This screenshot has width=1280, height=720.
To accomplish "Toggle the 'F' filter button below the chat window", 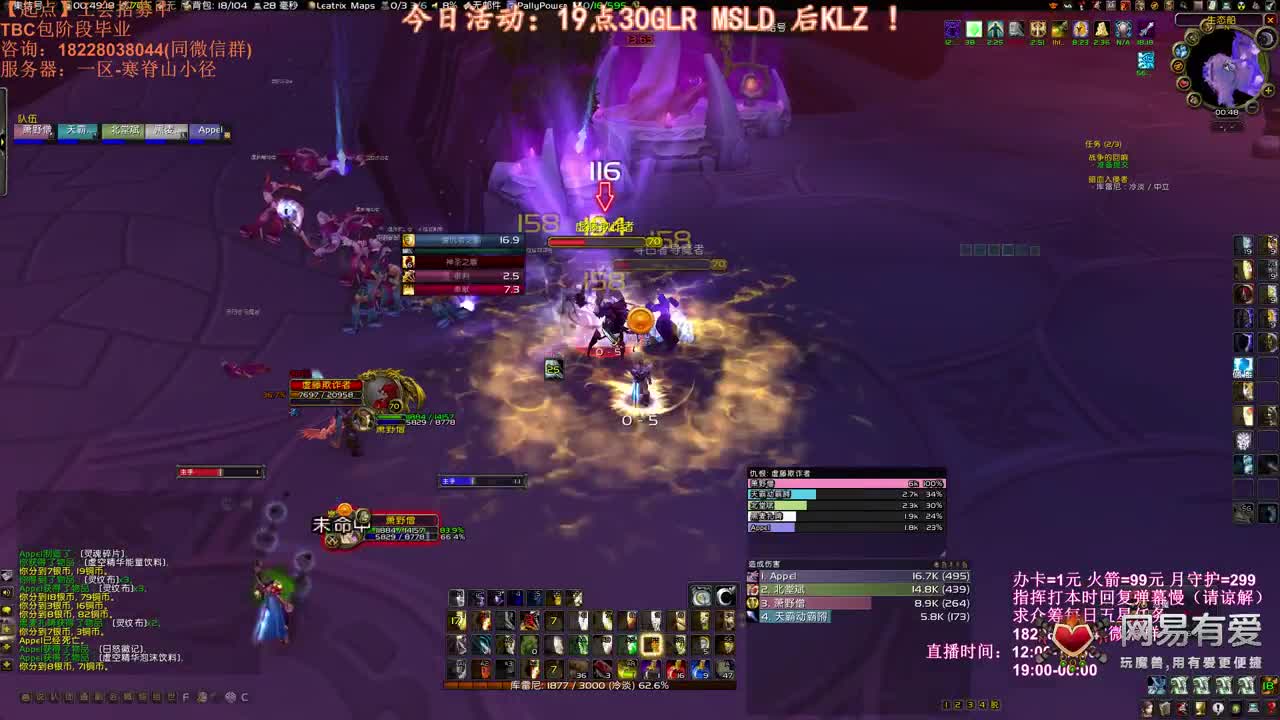I will [185, 697].
